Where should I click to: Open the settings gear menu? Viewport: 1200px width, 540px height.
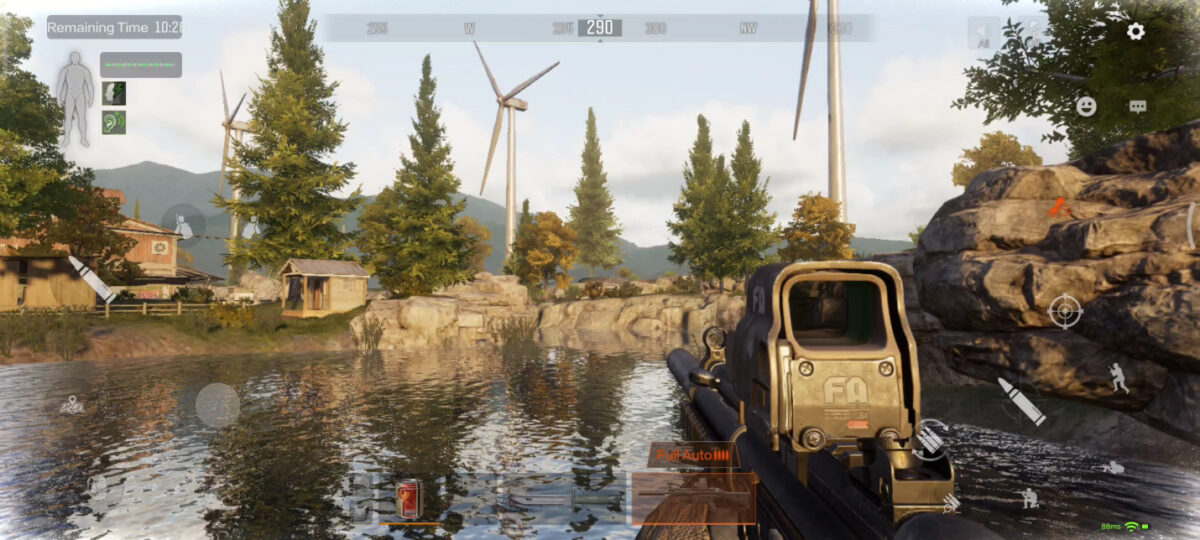pyautogui.click(x=1135, y=31)
